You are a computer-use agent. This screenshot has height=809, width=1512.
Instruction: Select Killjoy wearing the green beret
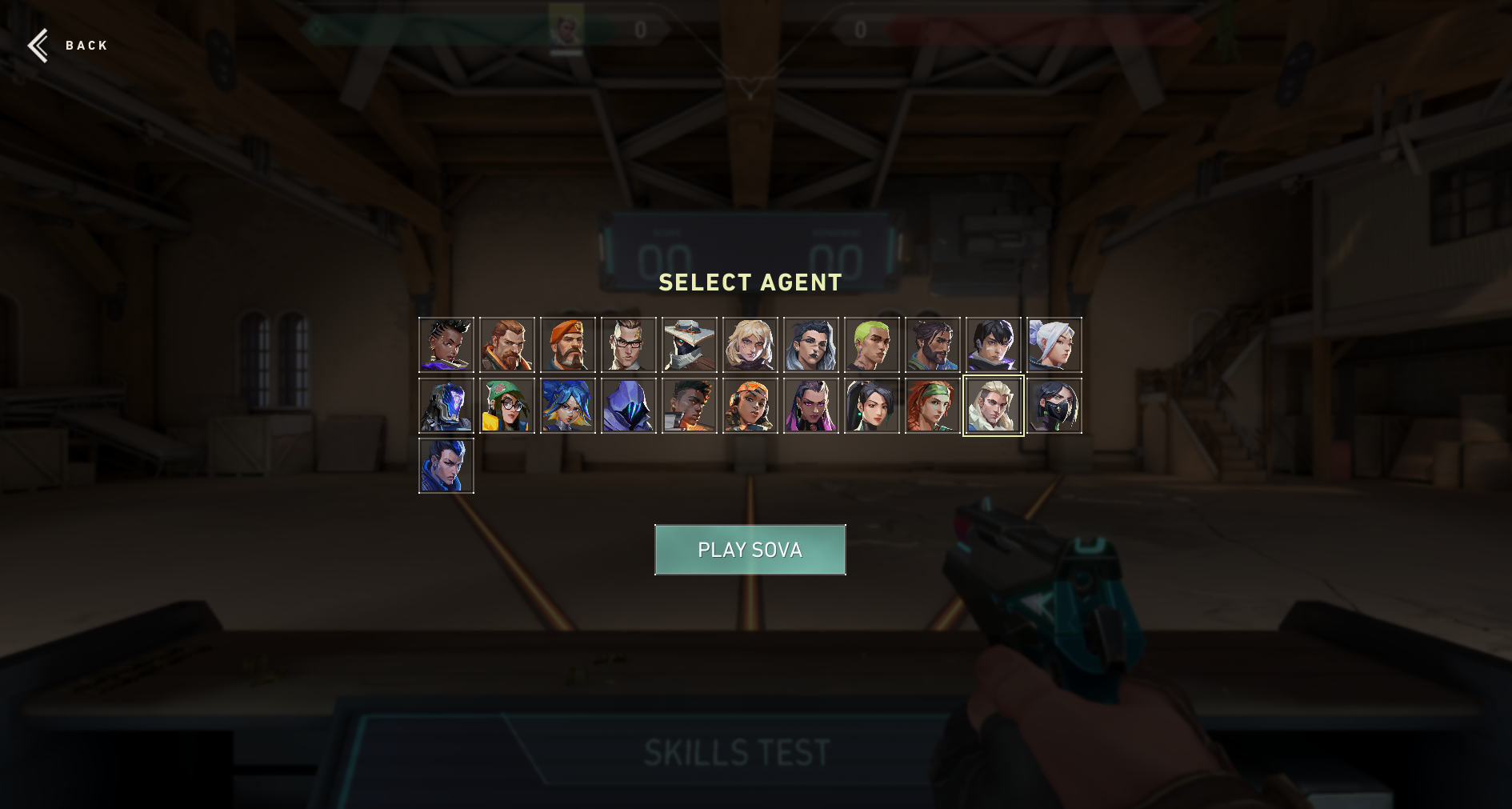508,407
